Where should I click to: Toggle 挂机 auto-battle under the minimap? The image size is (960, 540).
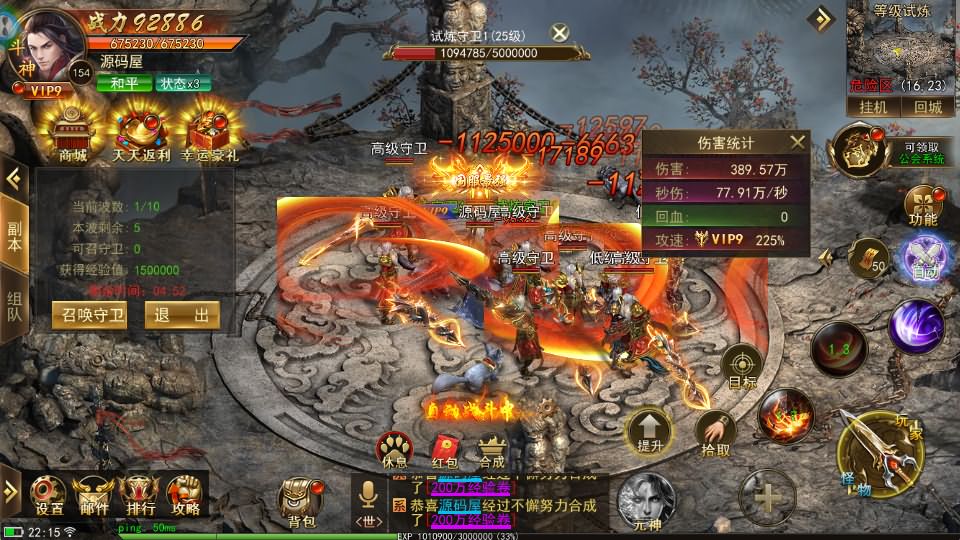point(873,107)
